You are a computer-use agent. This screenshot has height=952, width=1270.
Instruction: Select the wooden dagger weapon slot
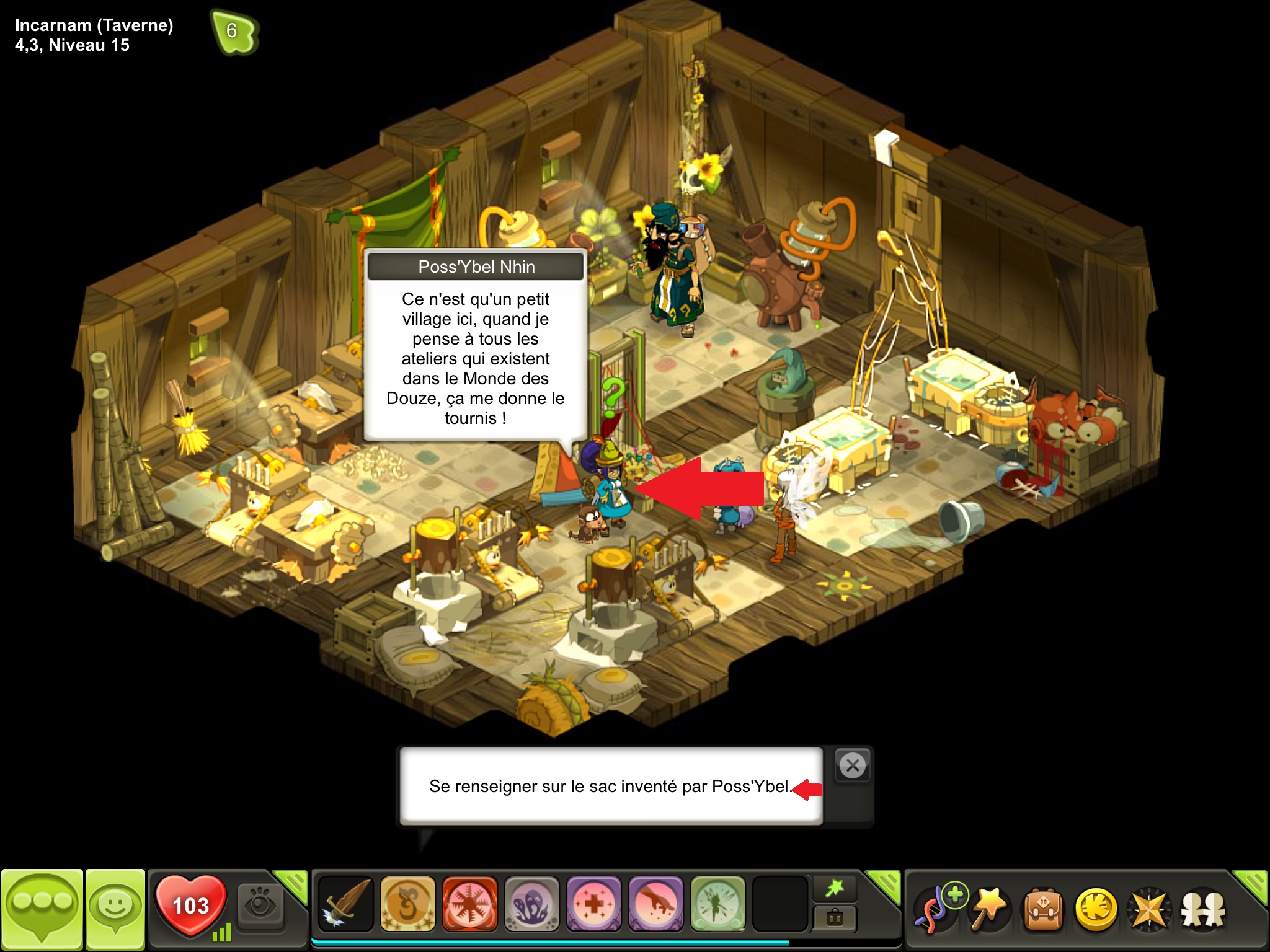345,904
